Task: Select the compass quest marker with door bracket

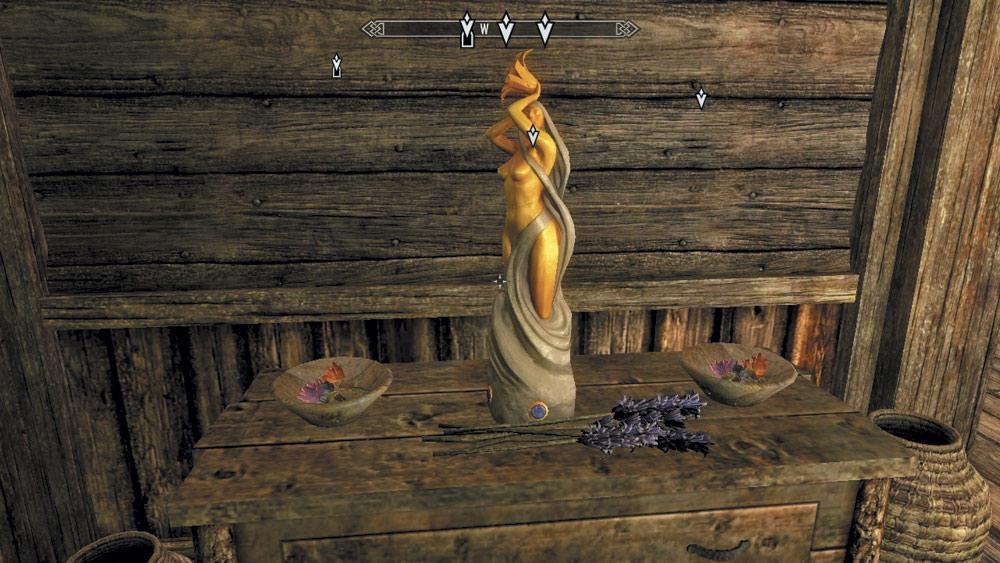Action: (466, 29)
